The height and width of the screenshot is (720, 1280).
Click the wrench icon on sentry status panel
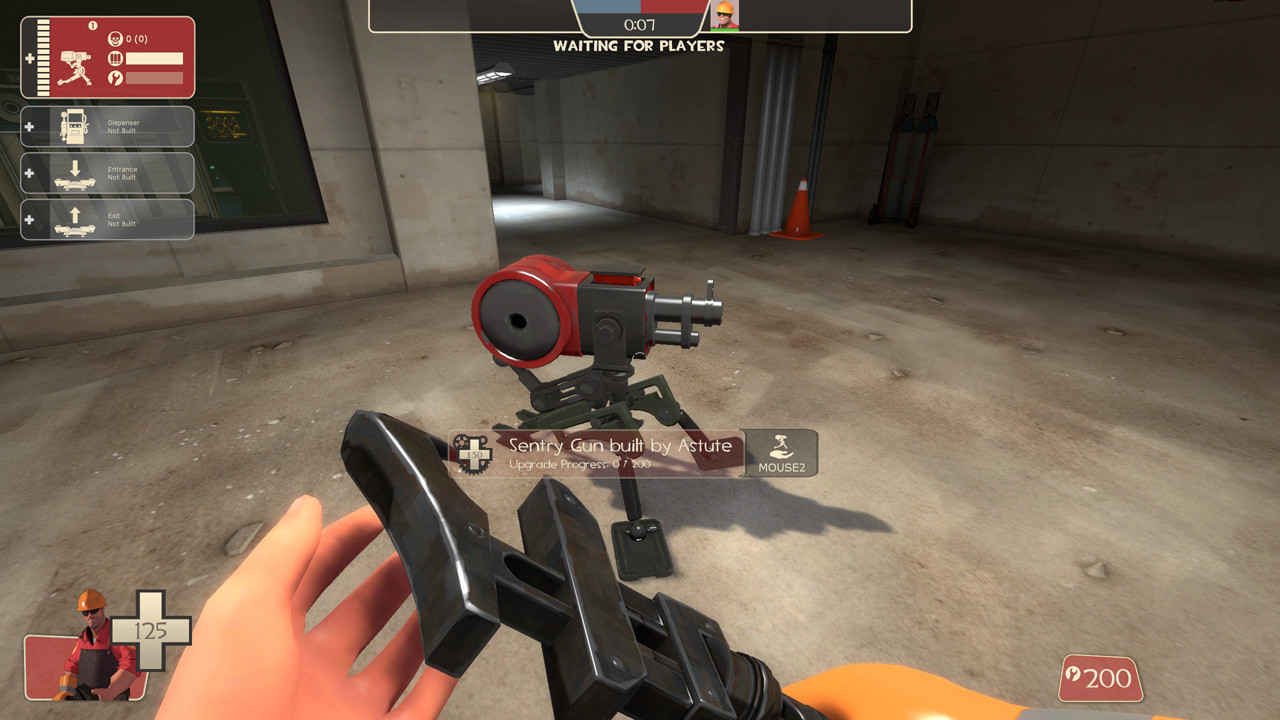pyautogui.click(x=117, y=76)
